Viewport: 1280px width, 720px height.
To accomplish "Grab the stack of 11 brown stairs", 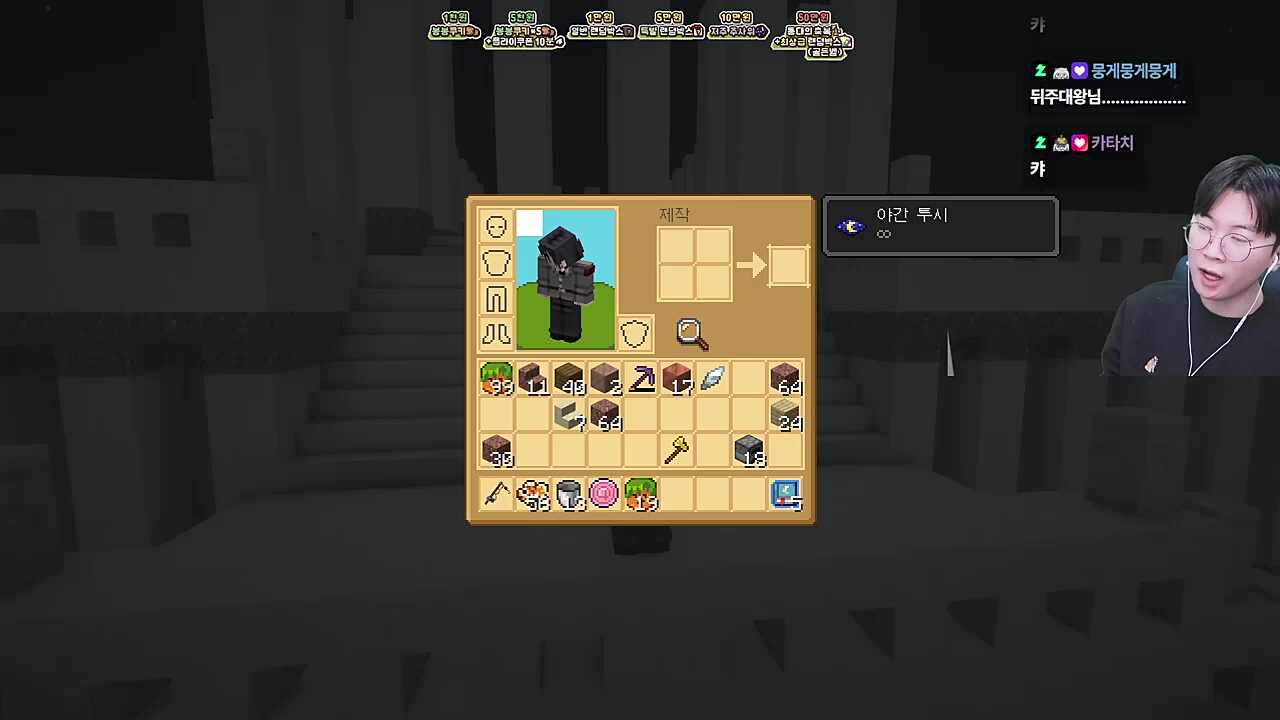I will pyautogui.click(x=533, y=379).
